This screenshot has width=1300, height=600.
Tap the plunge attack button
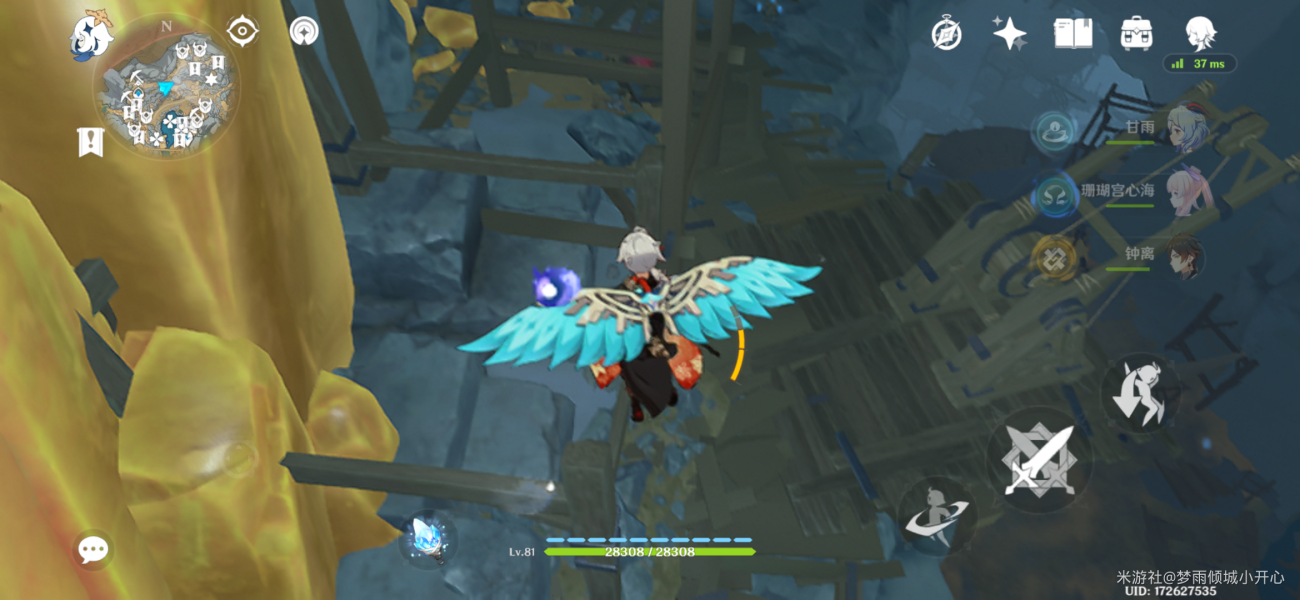[x=1140, y=393]
